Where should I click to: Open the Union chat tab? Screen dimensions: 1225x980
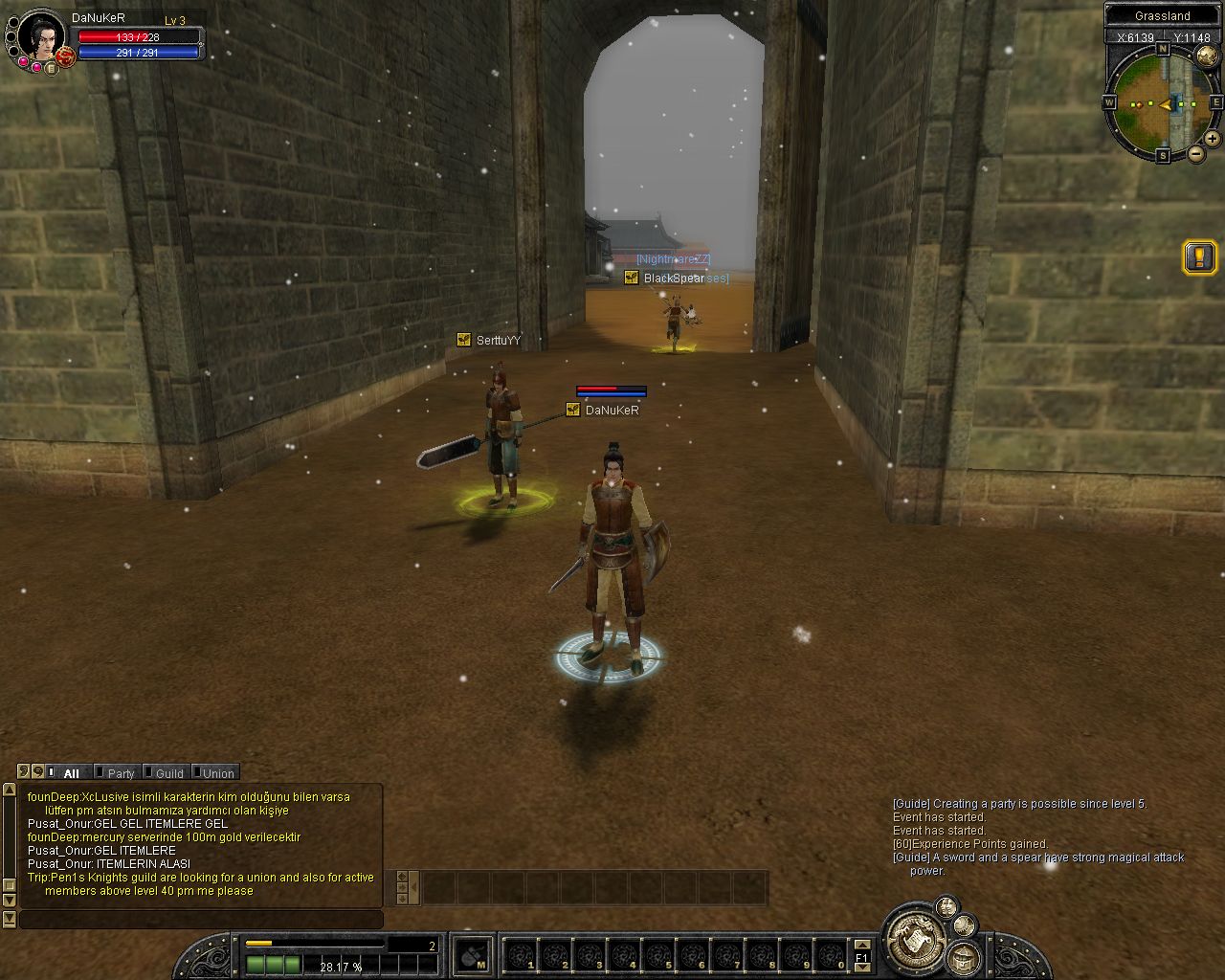217,773
